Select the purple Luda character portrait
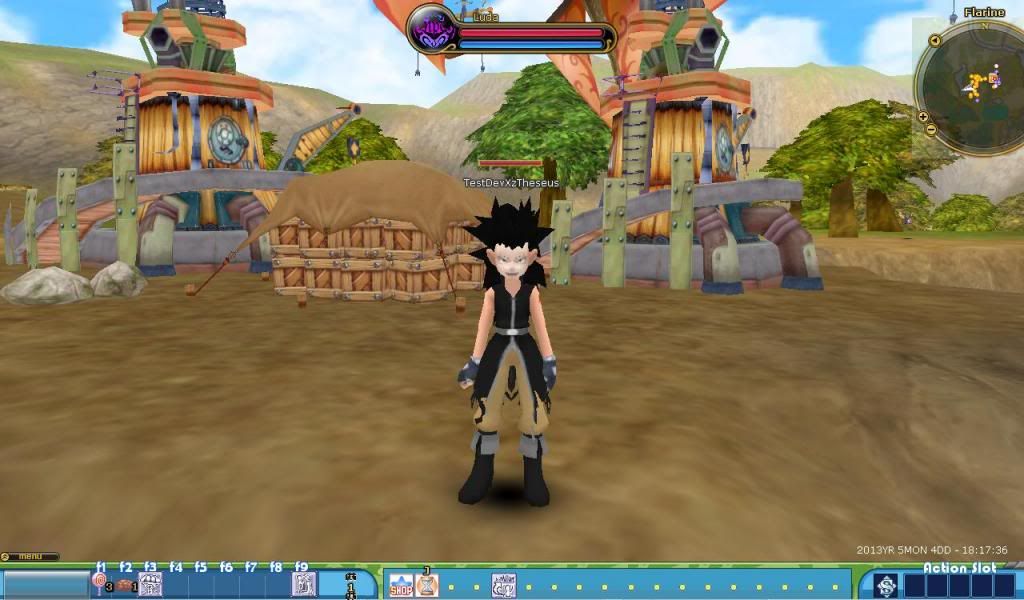 433,30
